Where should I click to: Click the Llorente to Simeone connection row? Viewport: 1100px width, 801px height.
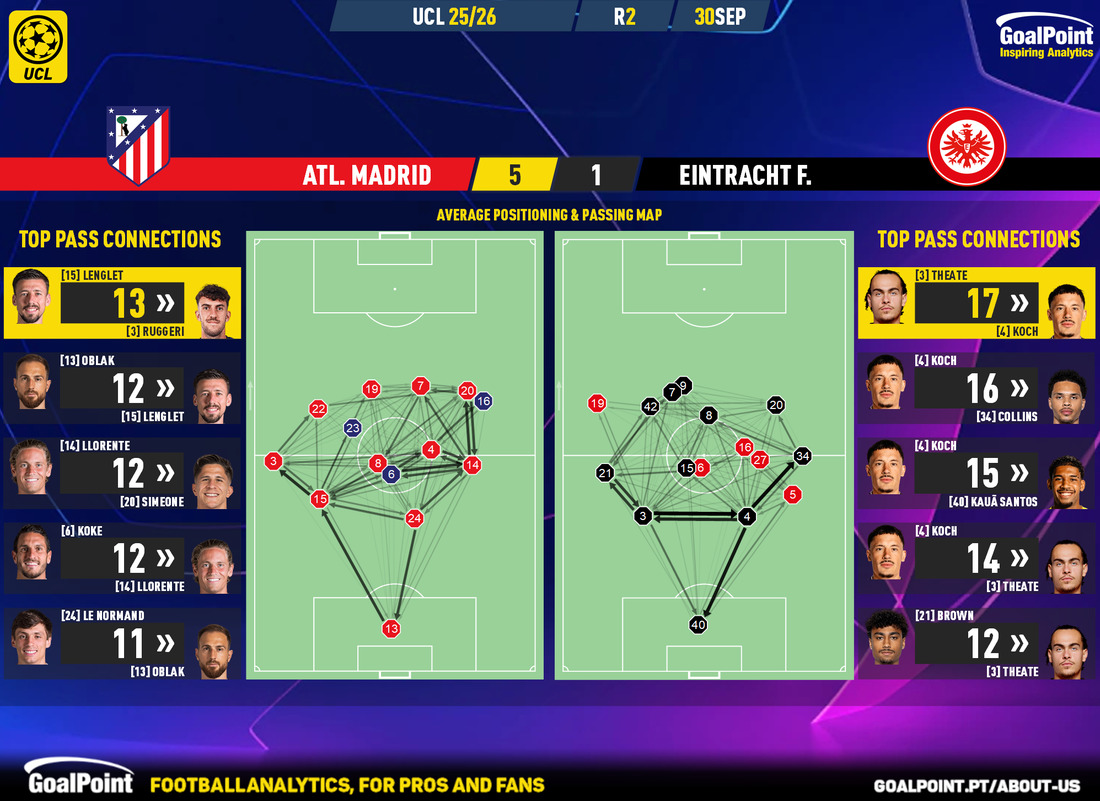click(x=122, y=473)
